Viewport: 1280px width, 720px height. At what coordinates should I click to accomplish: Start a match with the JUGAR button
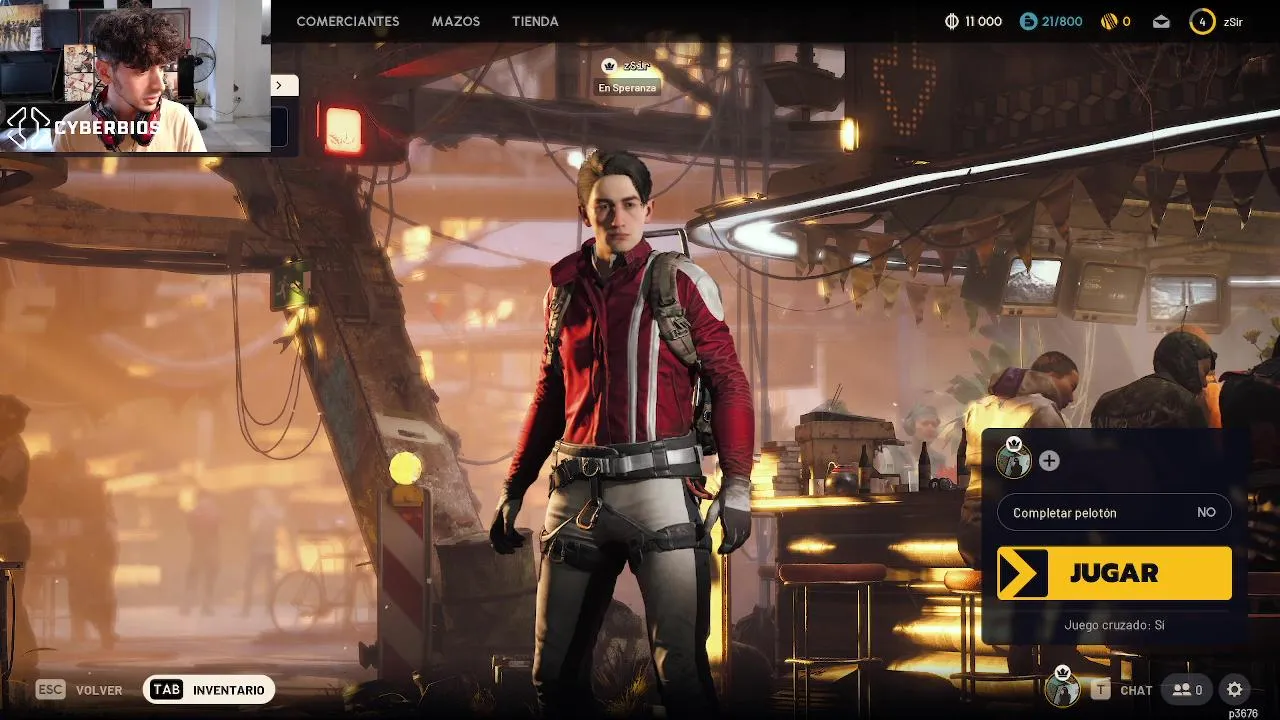[x=1114, y=573]
